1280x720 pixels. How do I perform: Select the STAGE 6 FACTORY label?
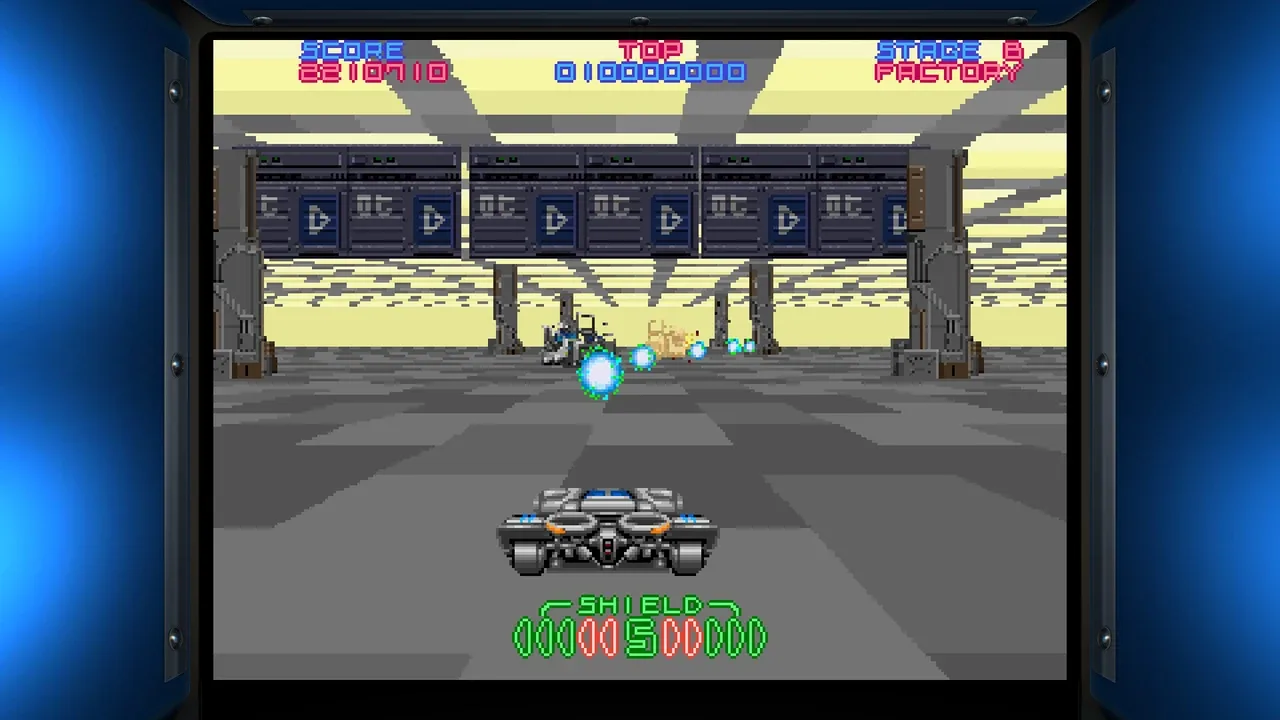(x=946, y=62)
